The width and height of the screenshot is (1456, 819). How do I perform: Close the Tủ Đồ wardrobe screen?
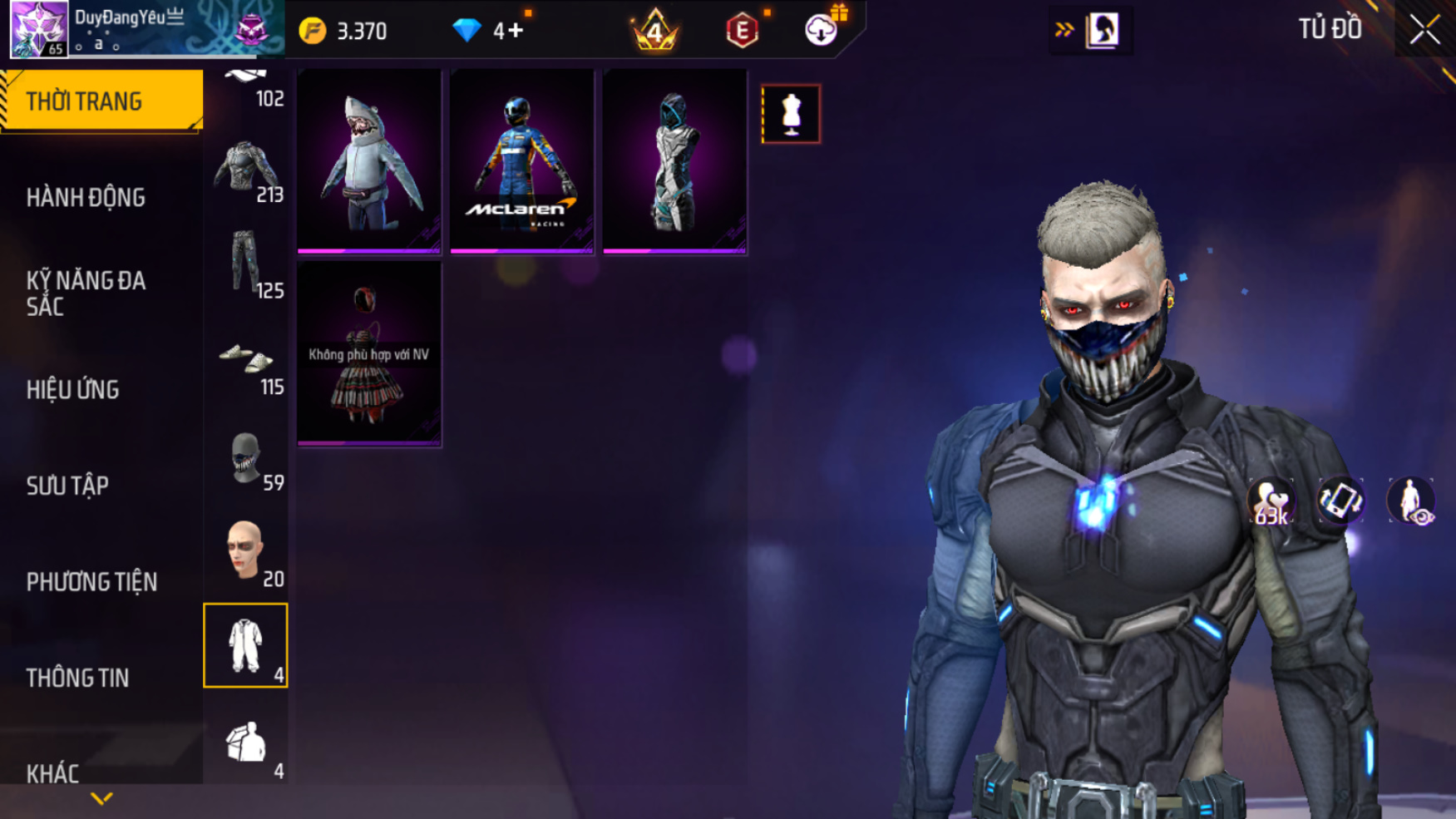click(x=1424, y=30)
